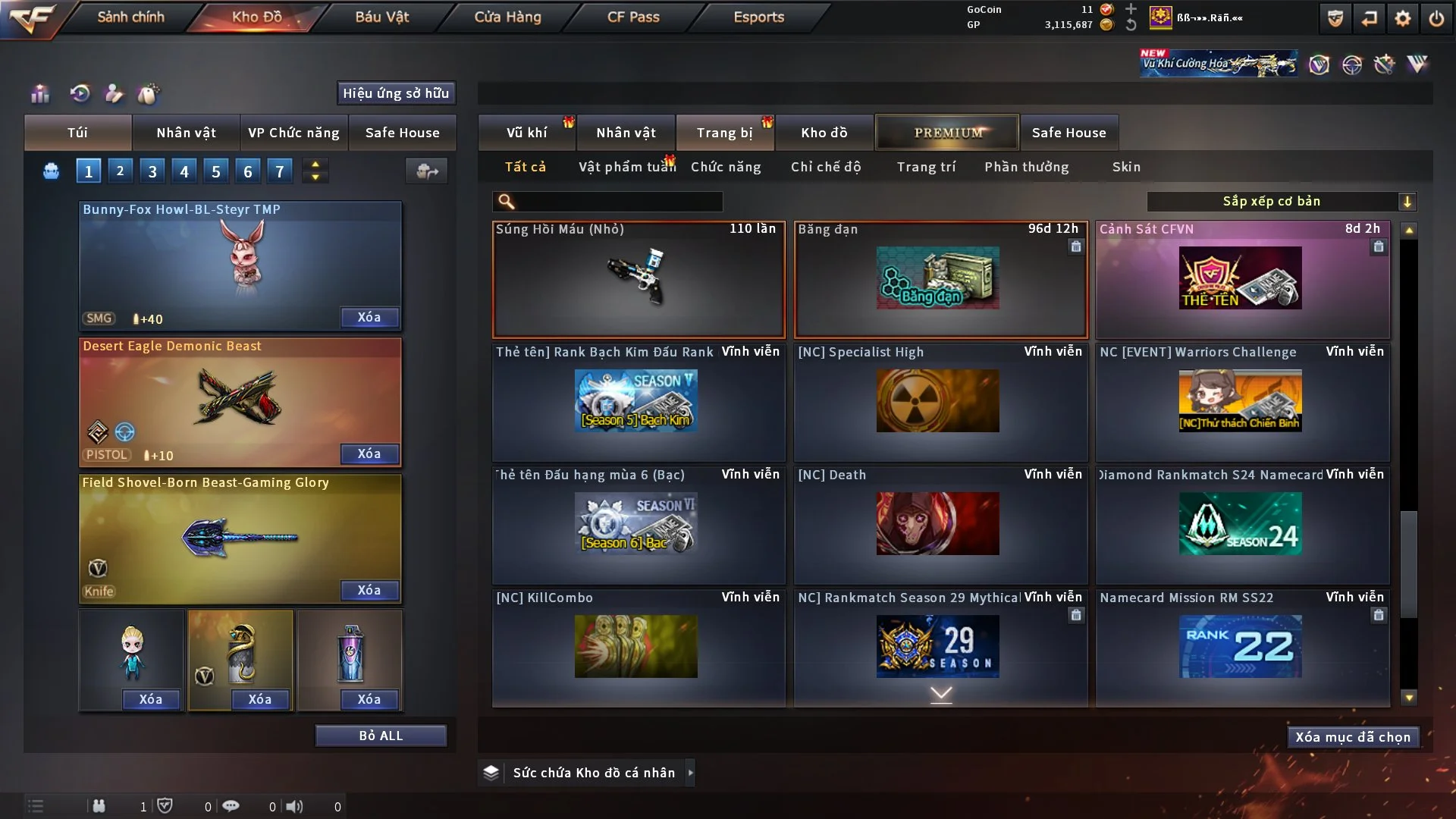Image resolution: width=1456 pixels, height=819 pixels.
Task: Switch to the Vũ khí weapons tab
Action: (526, 133)
